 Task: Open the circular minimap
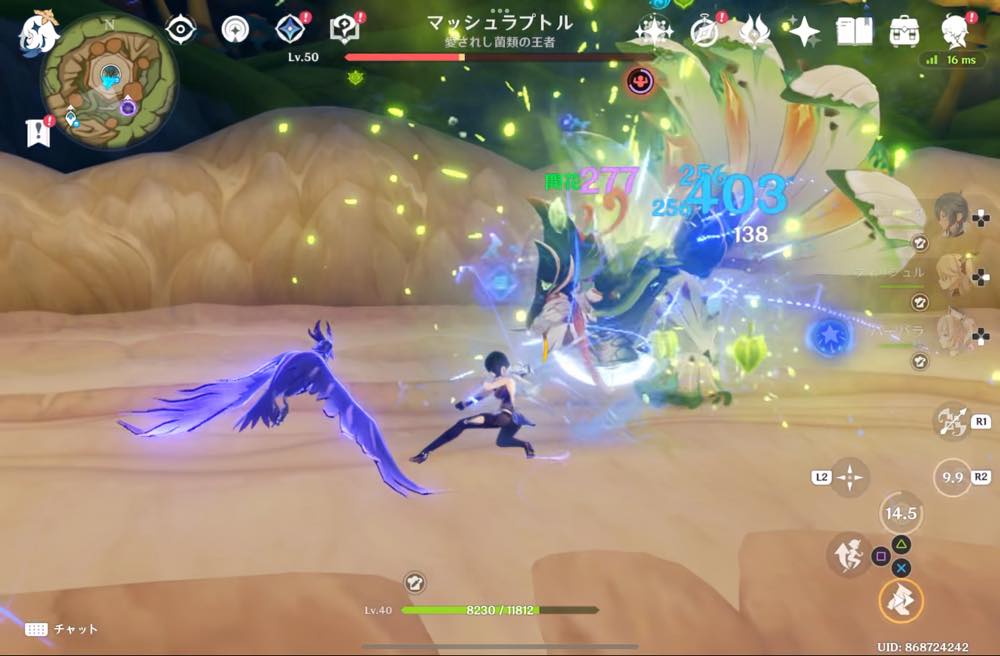(x=109, y=80)
